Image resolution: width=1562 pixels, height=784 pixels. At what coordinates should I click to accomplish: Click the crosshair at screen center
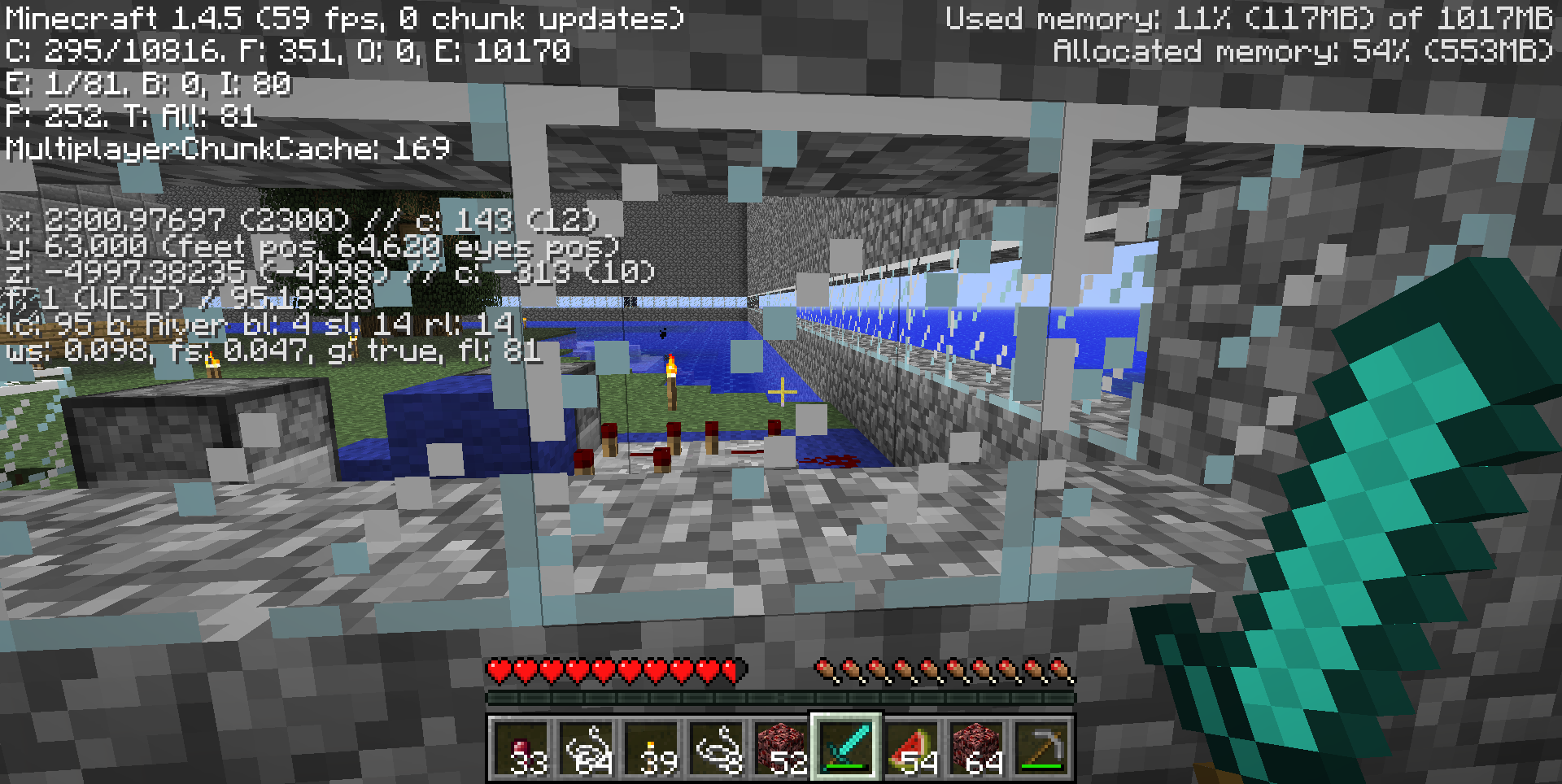coord(781,392)
